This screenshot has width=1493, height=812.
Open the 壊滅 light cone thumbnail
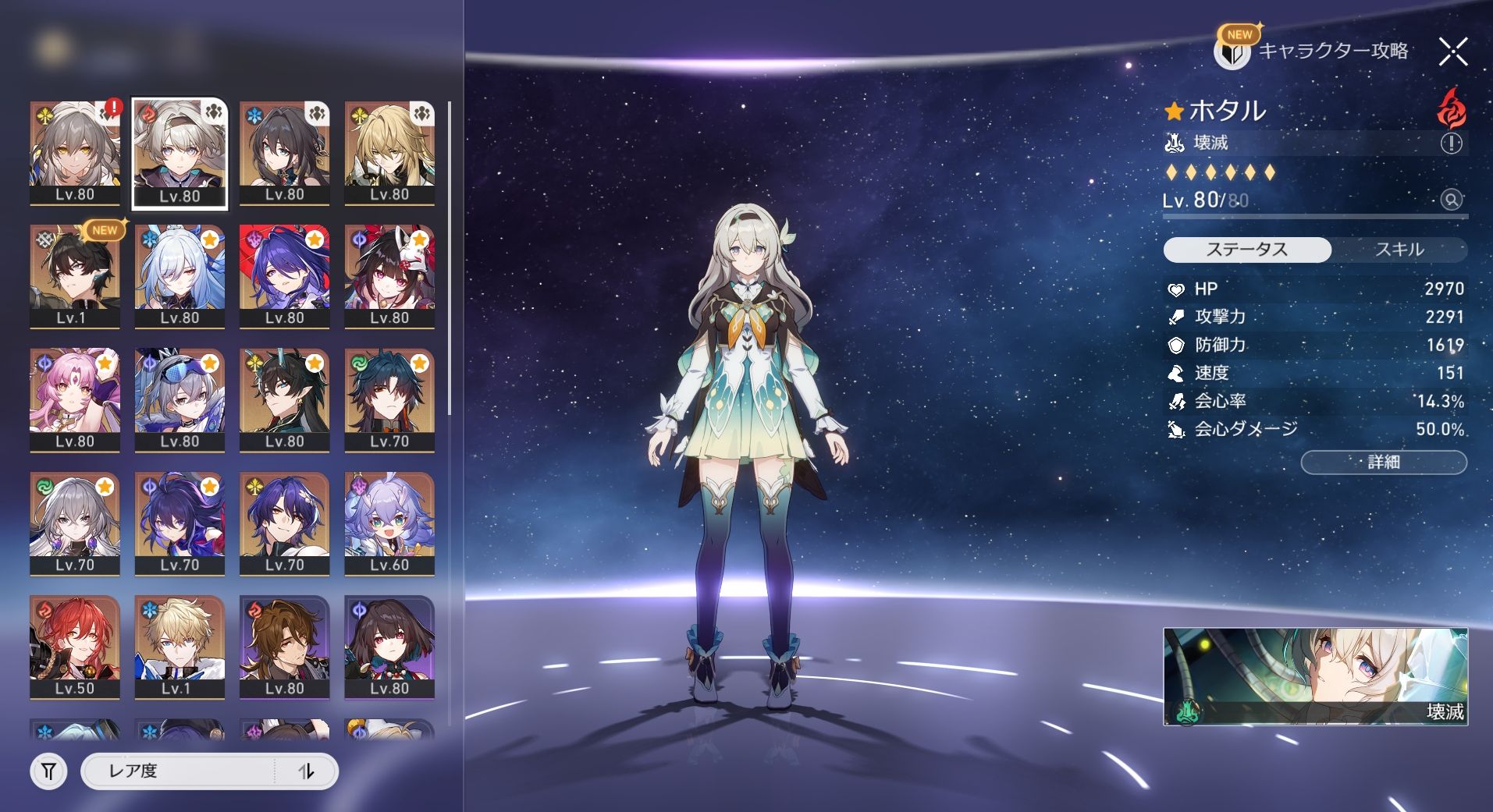[1314, 676]
